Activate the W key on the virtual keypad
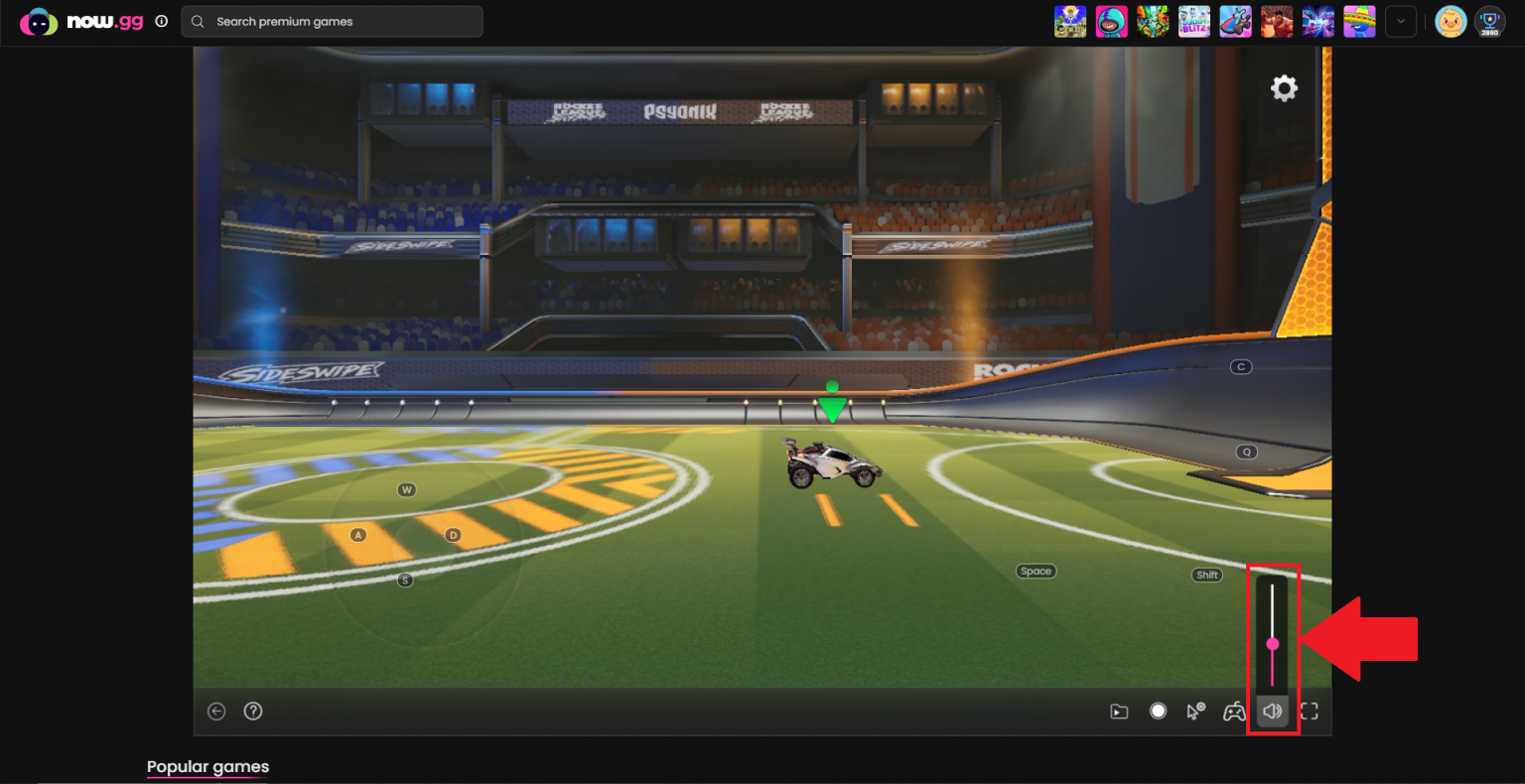The image size is (1525, 784). (405, 488)
